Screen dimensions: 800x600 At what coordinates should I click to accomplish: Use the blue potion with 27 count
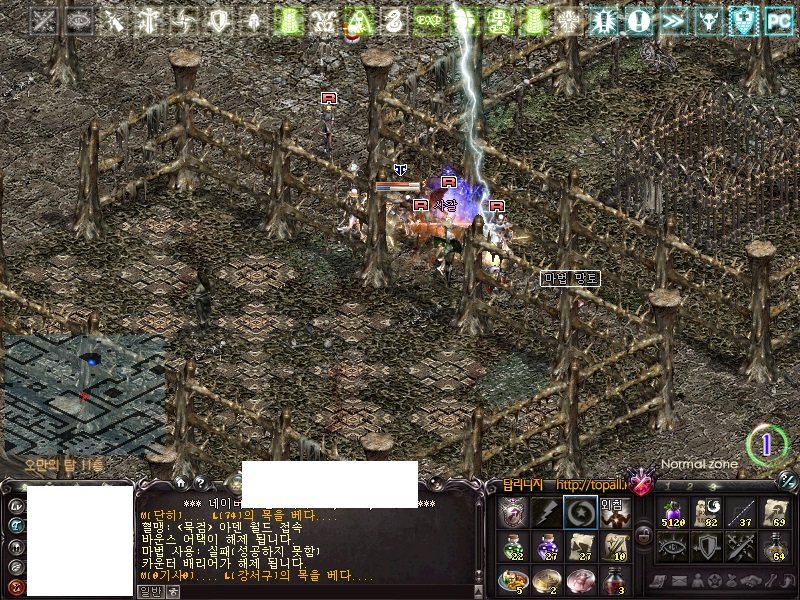[546, 546]
